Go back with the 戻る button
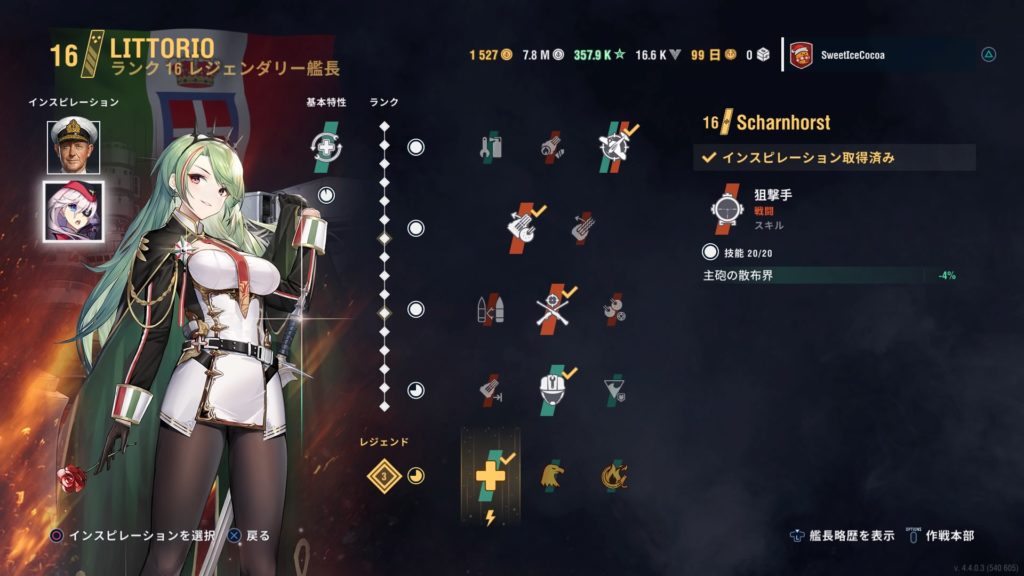 tap(250, 536)
